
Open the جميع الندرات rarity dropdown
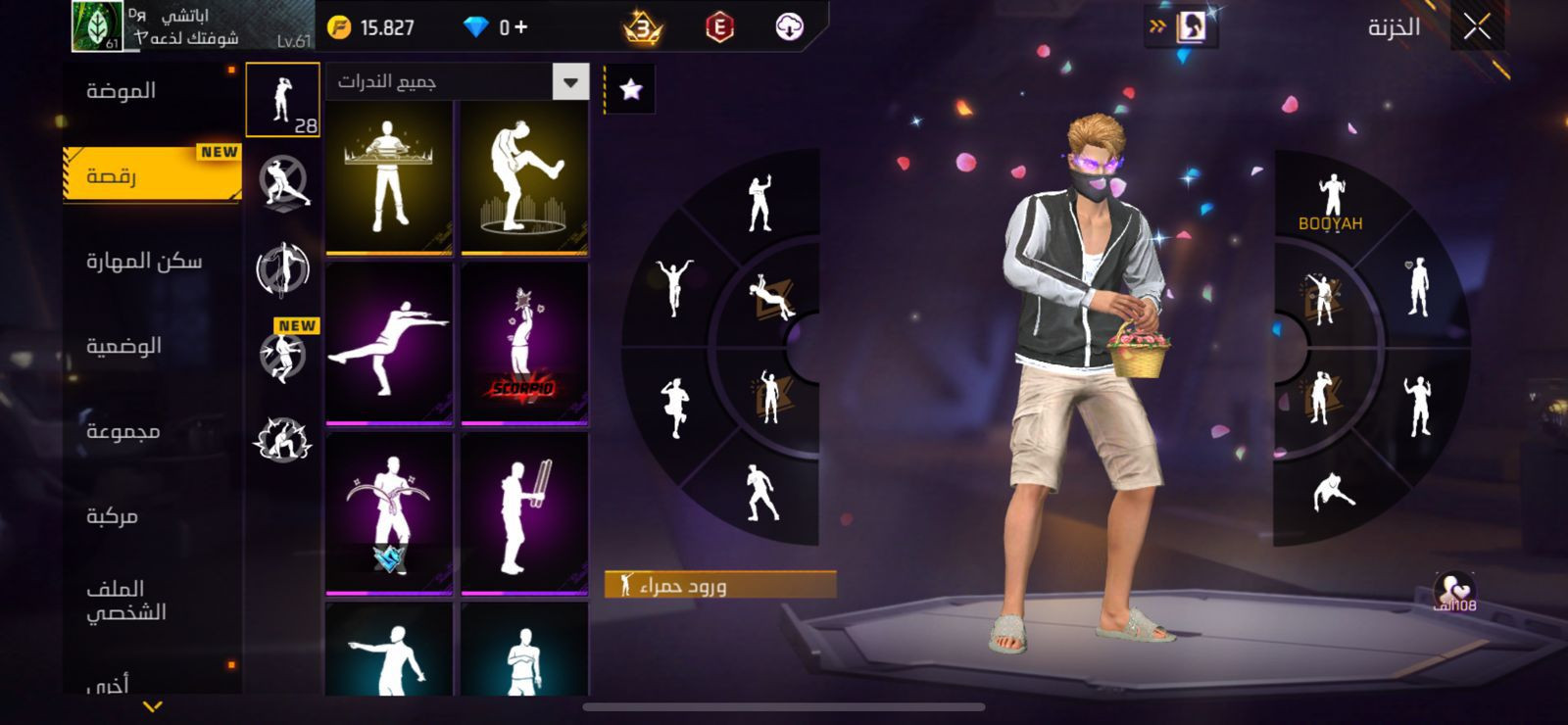[457, 82]
